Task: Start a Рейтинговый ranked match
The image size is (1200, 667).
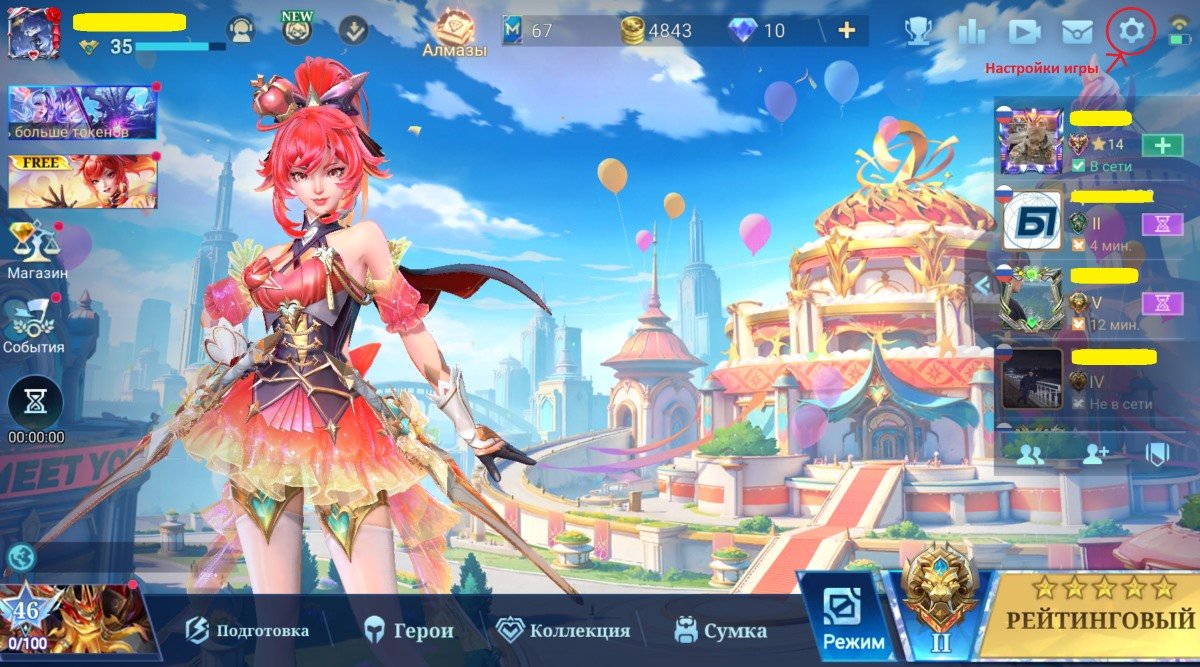Action: pos(1099,618)
